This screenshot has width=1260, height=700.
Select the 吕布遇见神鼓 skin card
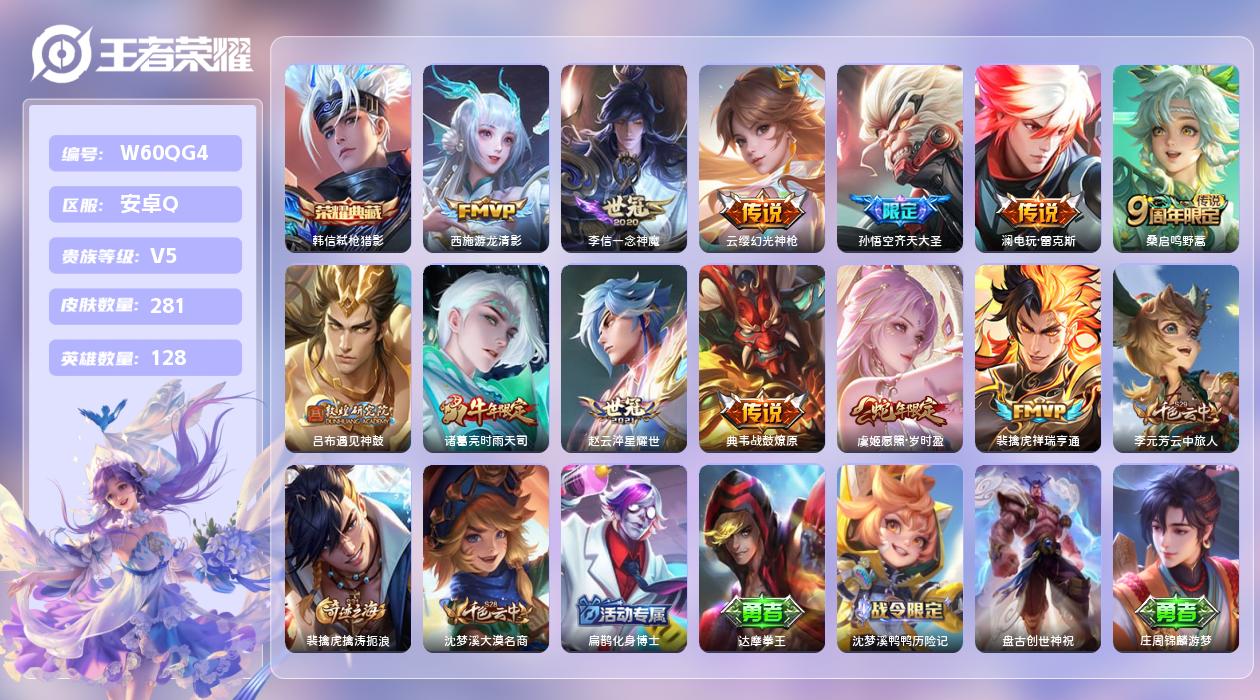348,358
